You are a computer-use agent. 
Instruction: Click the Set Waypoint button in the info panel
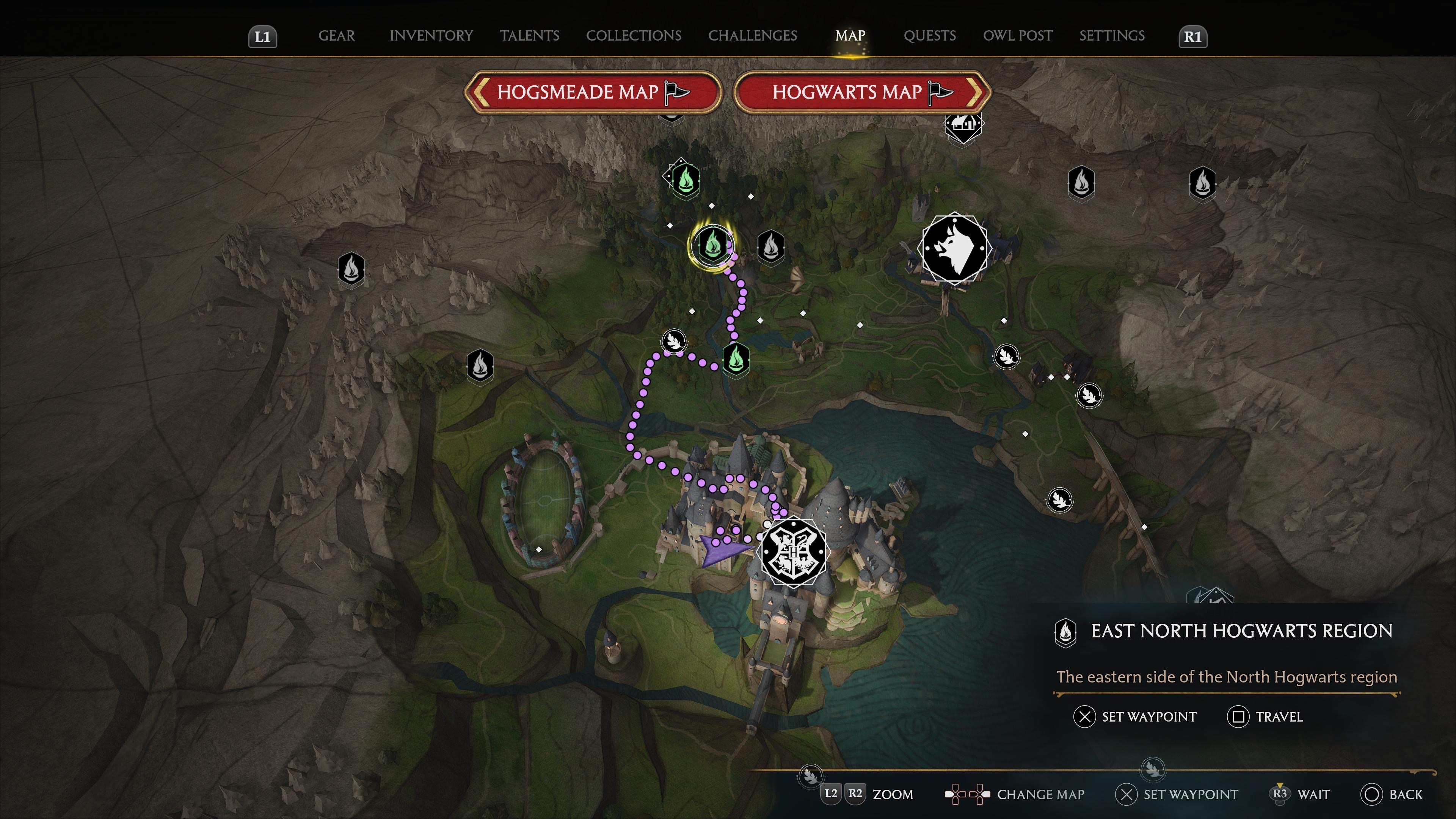click(1134, 717)
